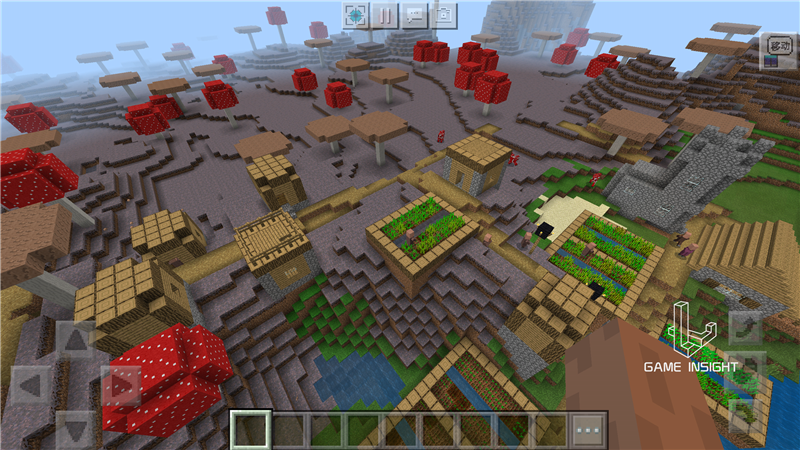The image size is (800, 450).
Task: Tap the move-backward down arrow
Action: click(x=76, y=428)
